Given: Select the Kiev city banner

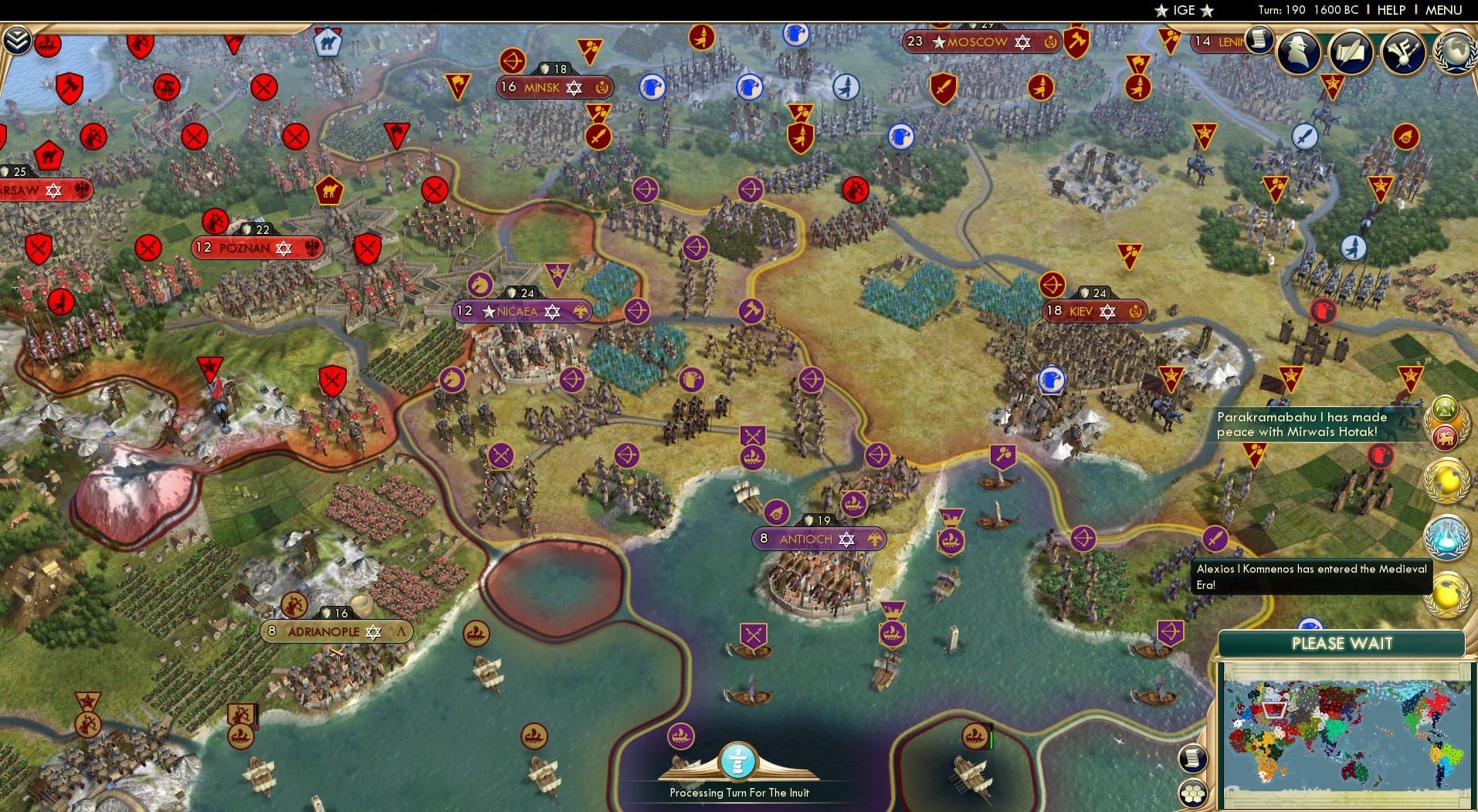Looking at the screenshot, I should click(1093, 312).
